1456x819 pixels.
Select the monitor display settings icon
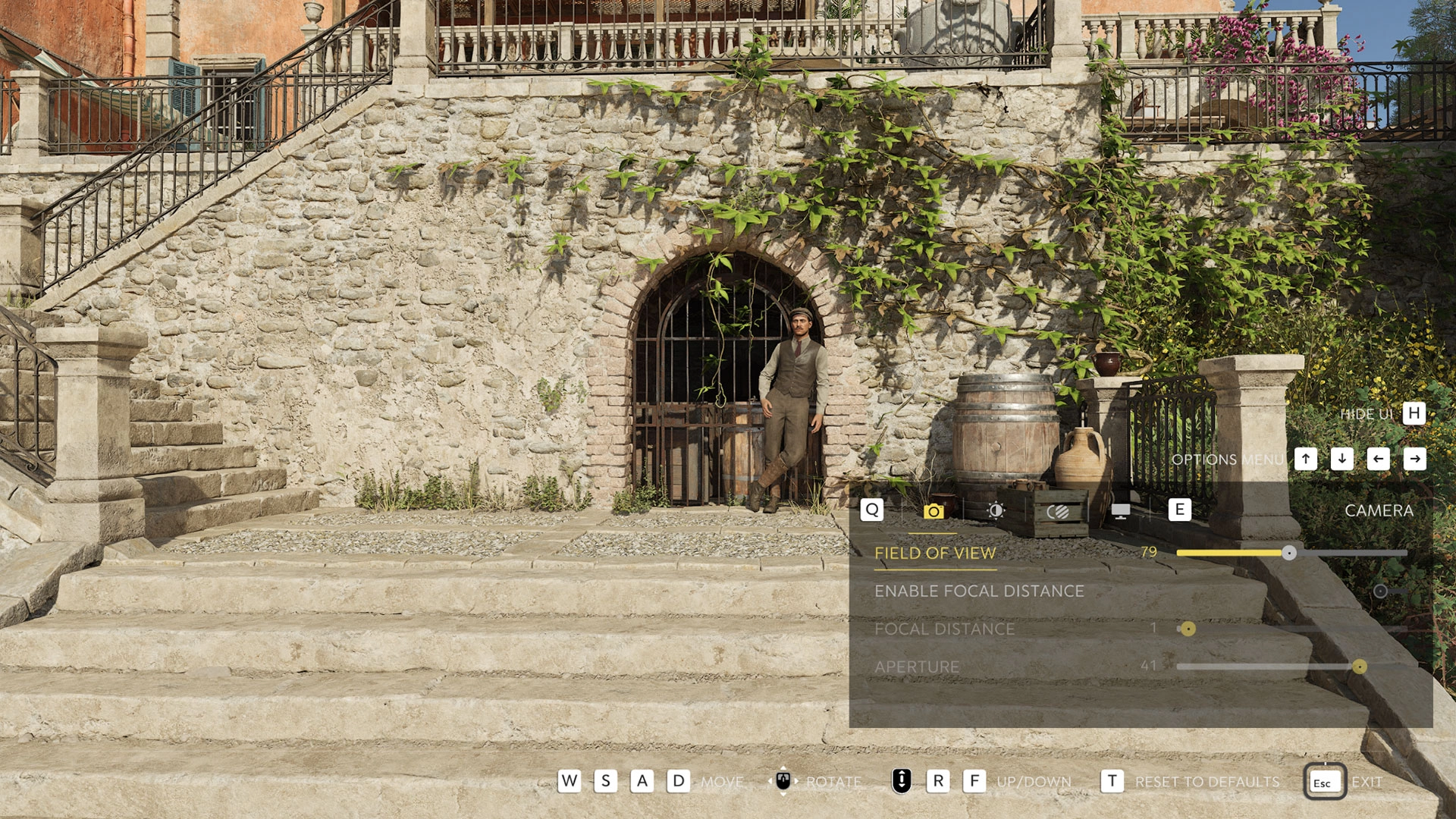[x=1121, y=511]
